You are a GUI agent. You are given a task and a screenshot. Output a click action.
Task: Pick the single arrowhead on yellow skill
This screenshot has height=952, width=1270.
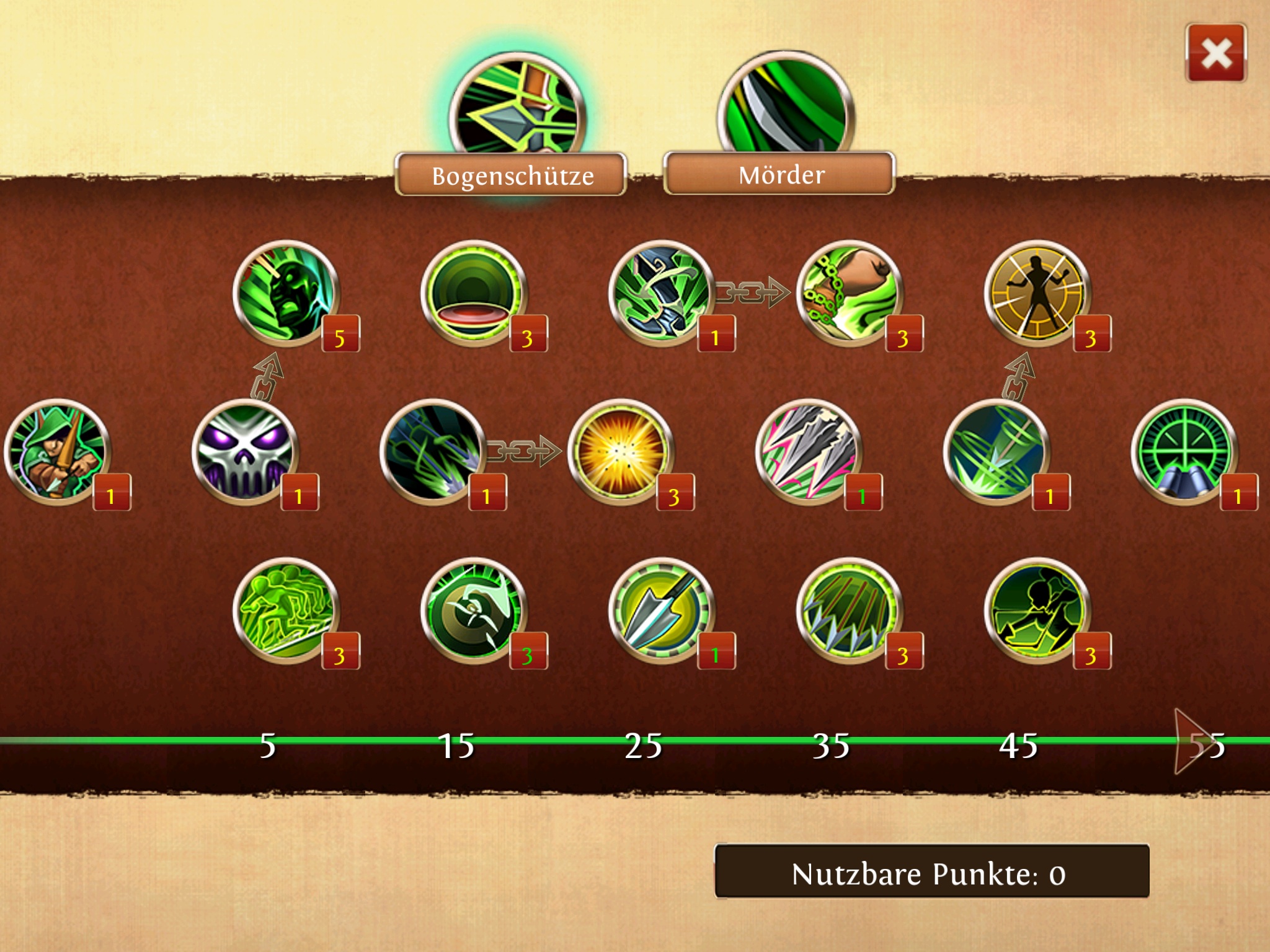coord(662,610)
